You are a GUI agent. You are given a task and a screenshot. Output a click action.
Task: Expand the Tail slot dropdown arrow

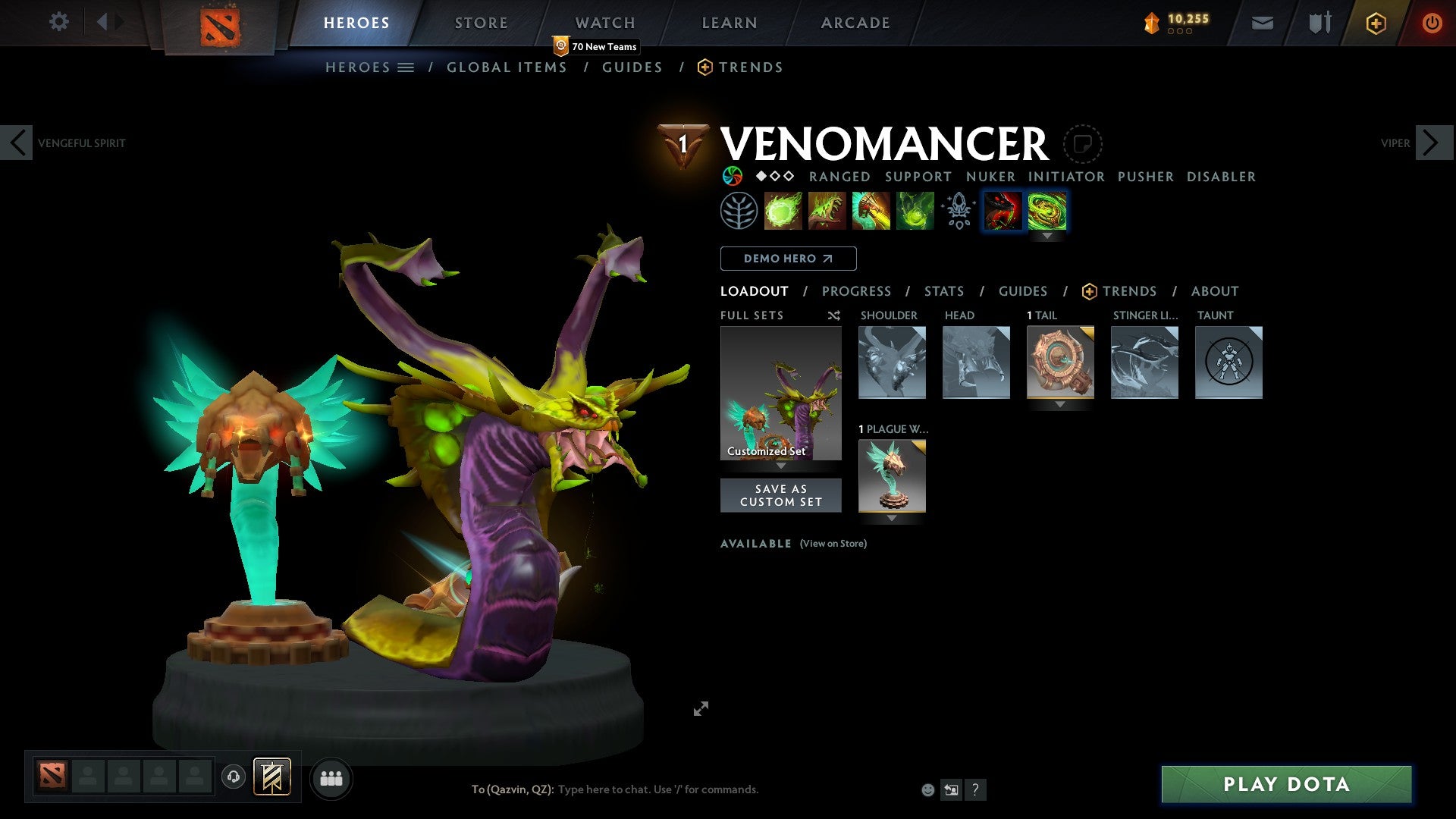click(1060, 404)
